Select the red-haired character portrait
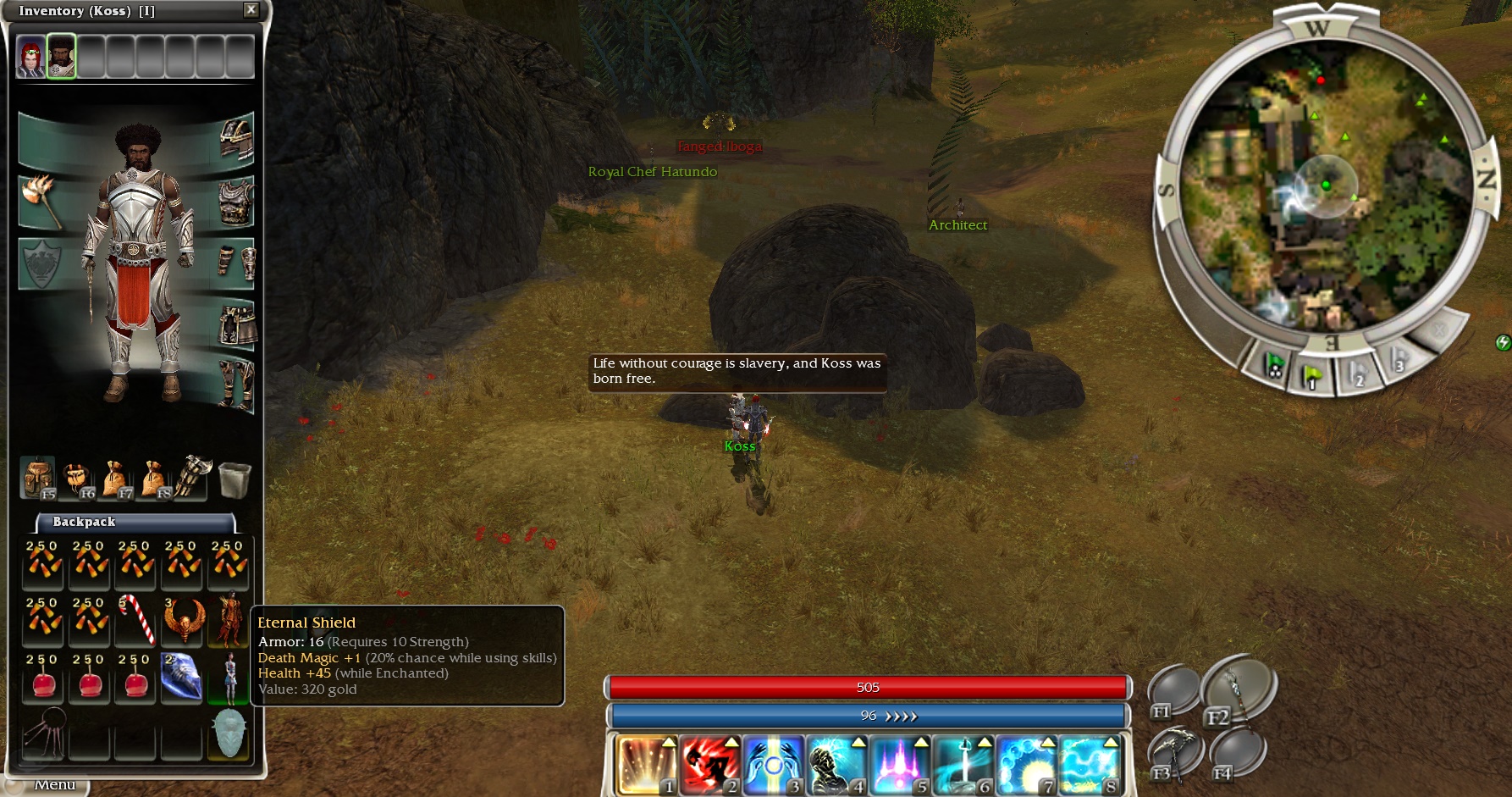The image size is (1512, 797). (31, 58)
